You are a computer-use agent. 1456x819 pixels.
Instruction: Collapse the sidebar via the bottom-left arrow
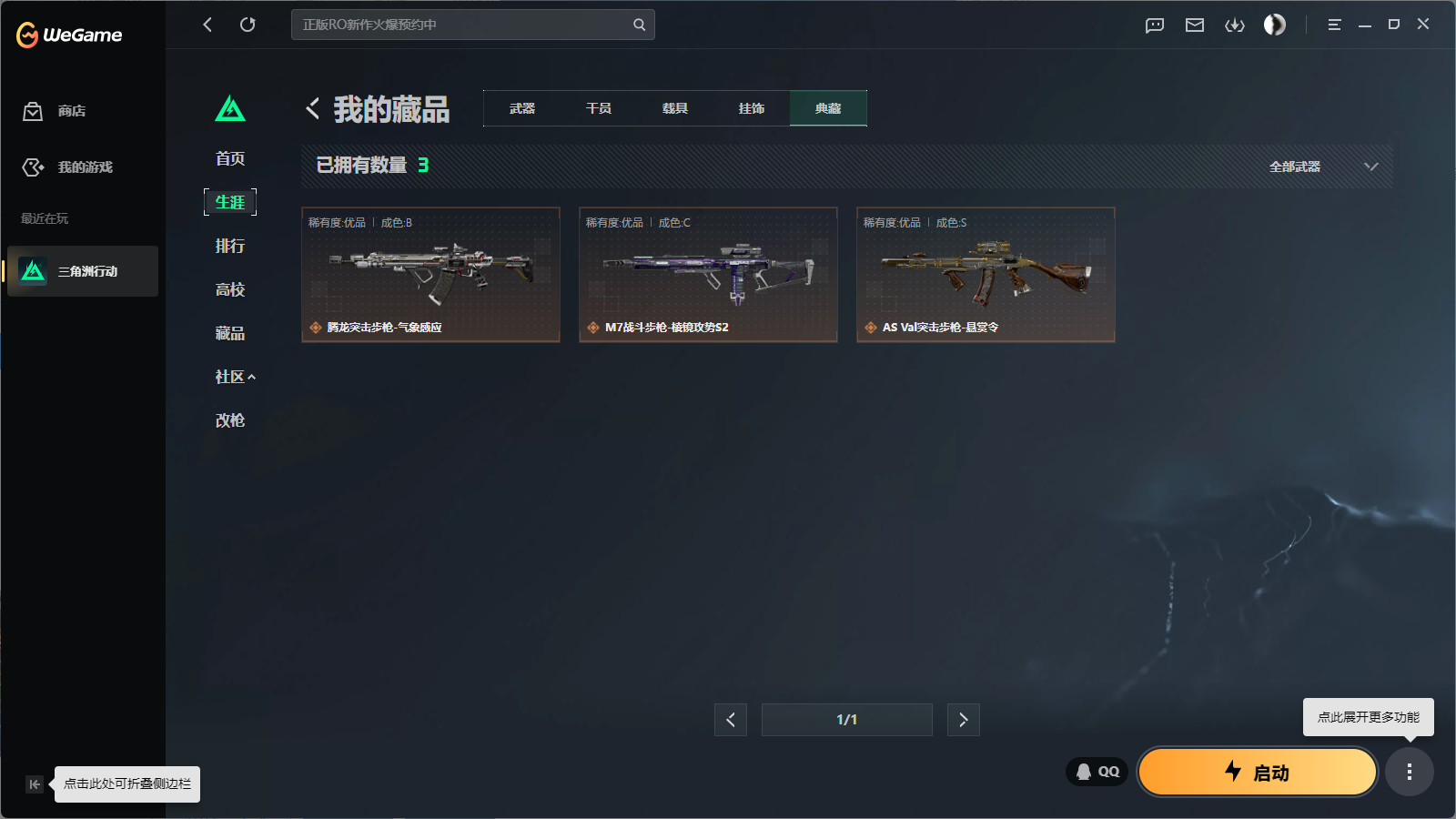tap(34, 784)
